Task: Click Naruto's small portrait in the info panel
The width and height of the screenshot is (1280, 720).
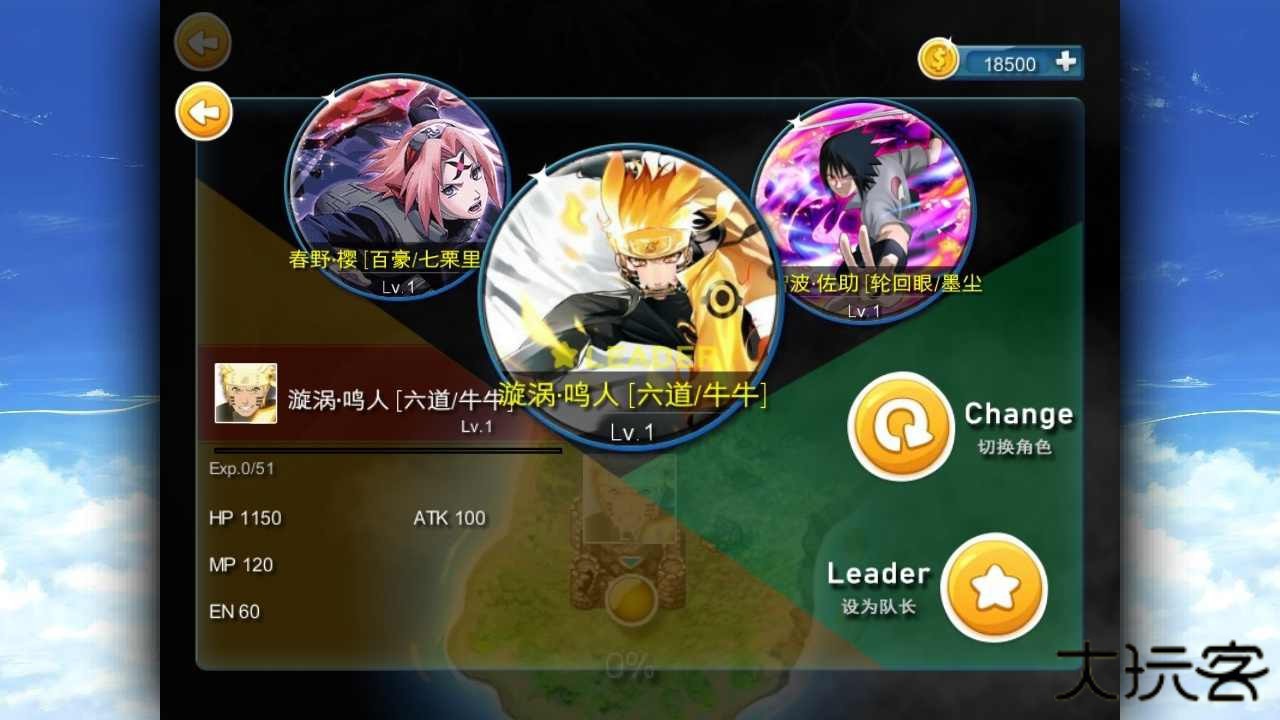Action: pos(245,395)
